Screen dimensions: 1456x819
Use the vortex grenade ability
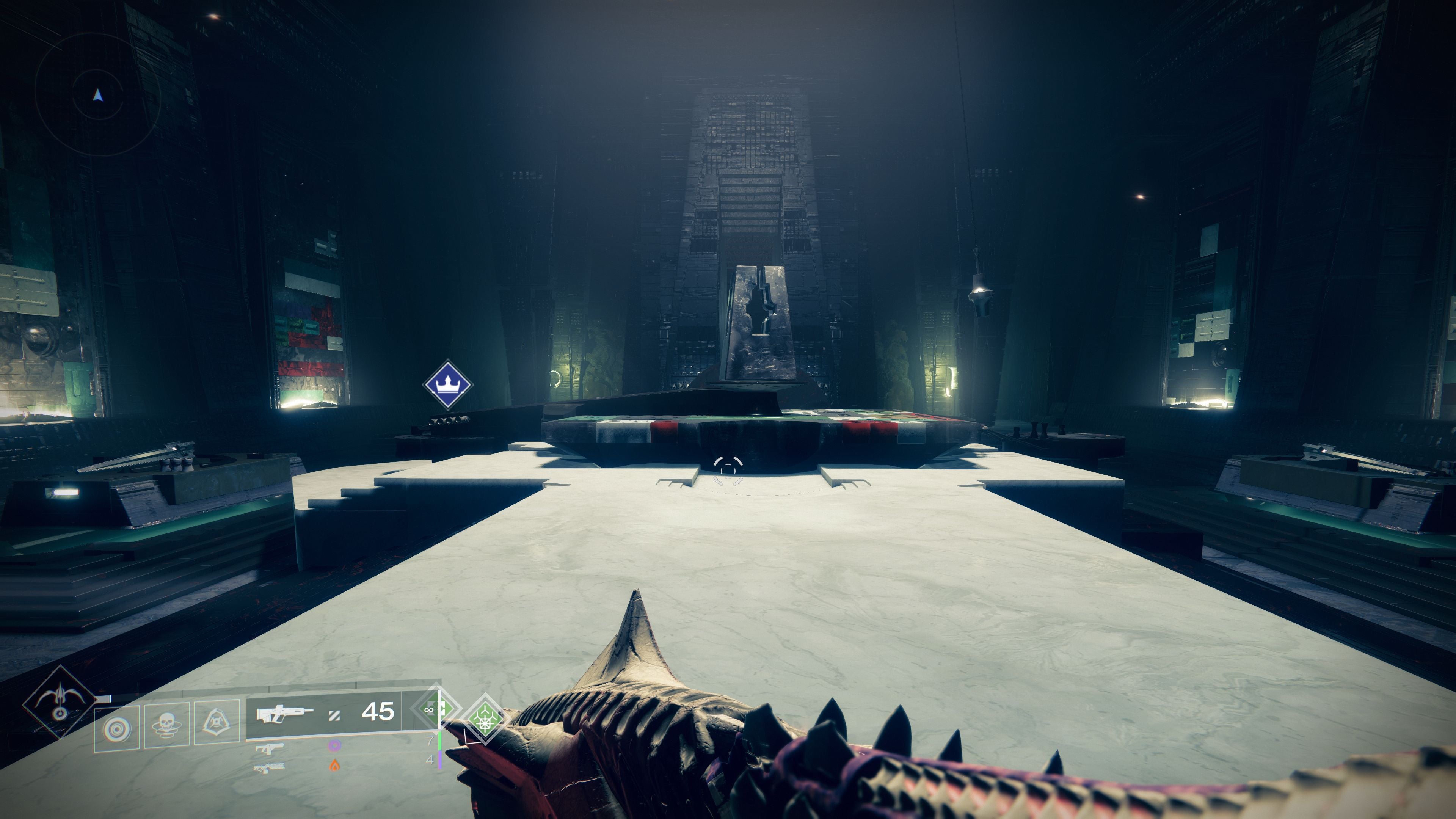[x=116, y=728]
